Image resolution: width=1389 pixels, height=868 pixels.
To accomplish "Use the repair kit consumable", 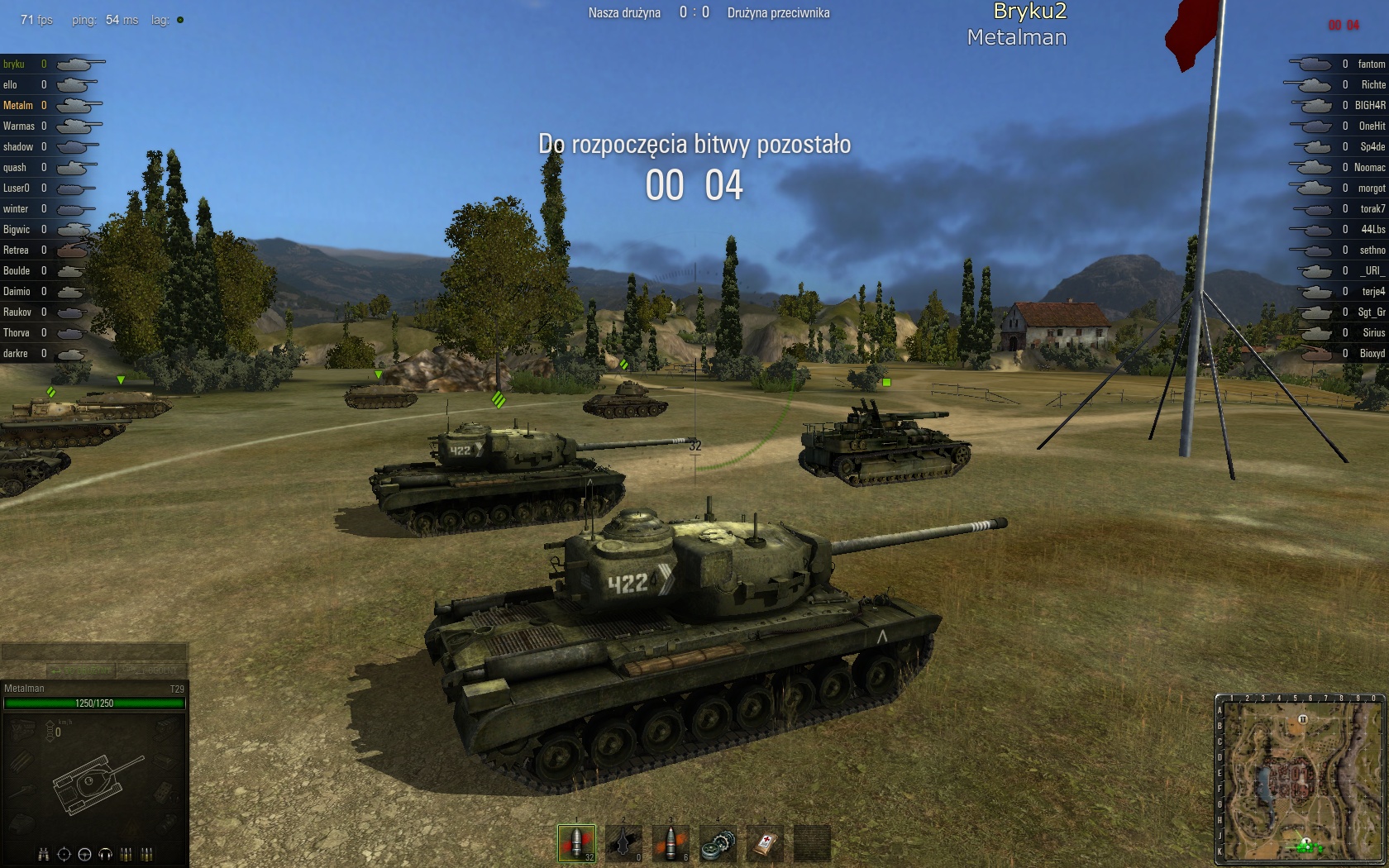I will (718, 843).
